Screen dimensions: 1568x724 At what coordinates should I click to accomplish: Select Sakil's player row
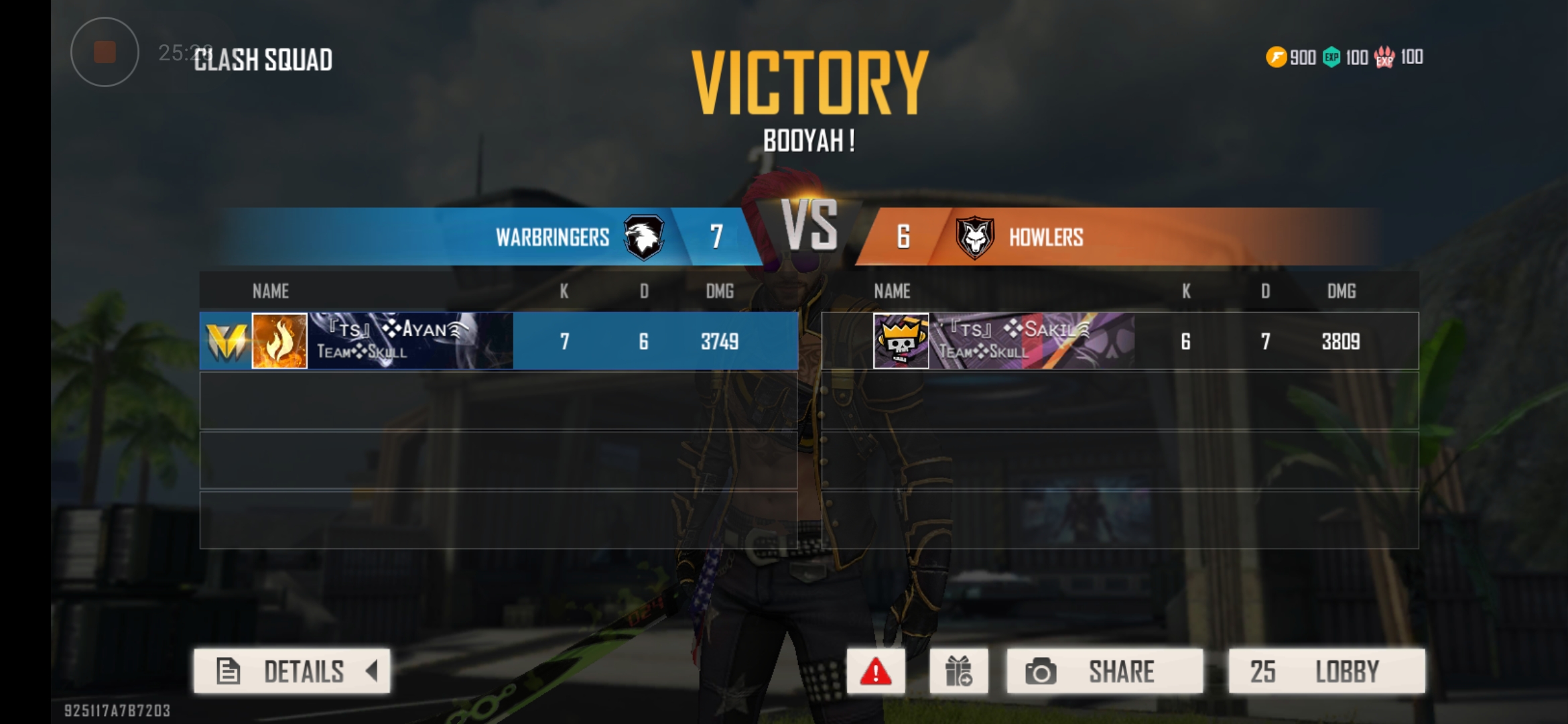coord(1119,341)
